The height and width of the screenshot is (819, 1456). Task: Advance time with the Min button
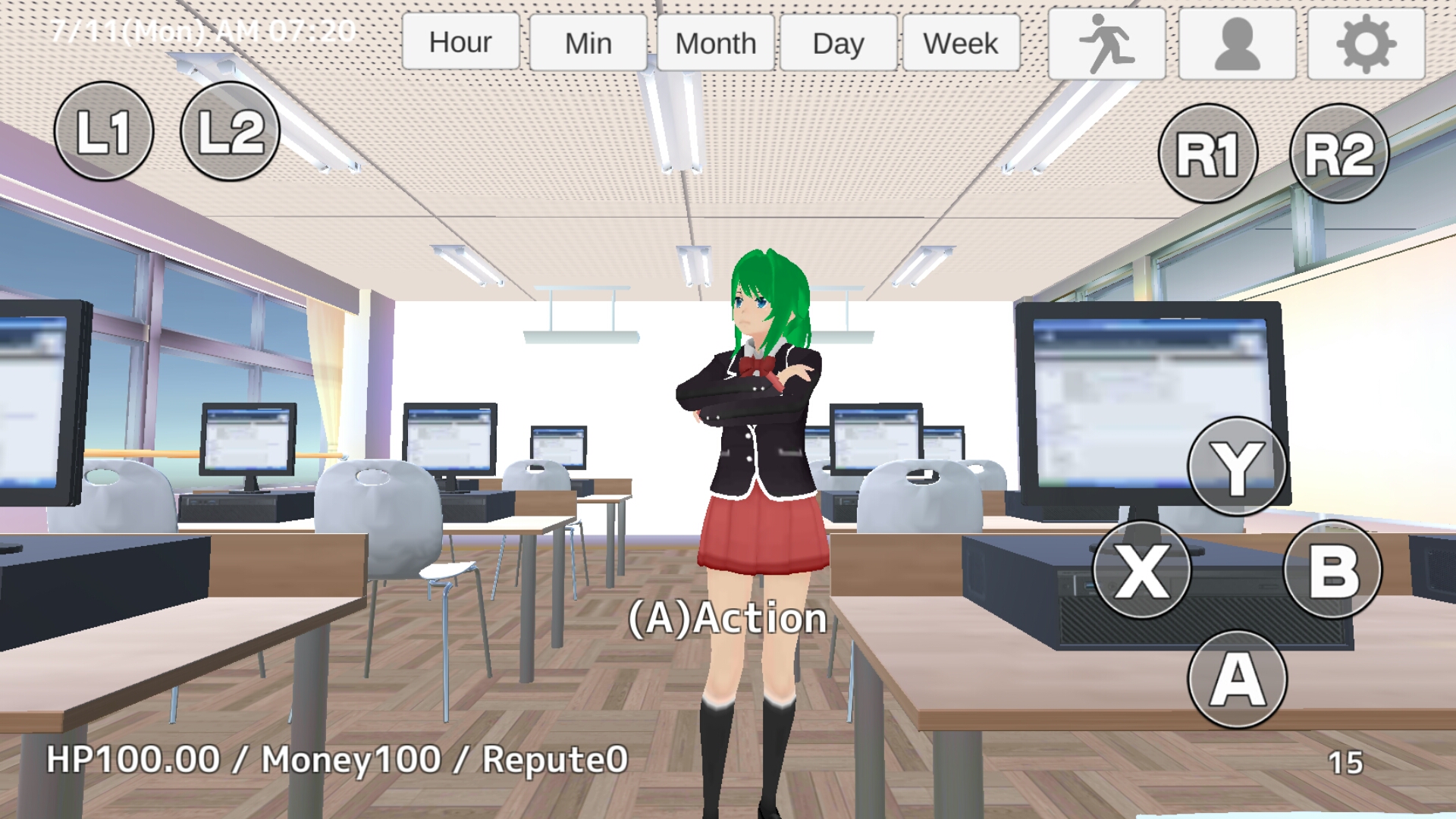click(x=588, y=42)
